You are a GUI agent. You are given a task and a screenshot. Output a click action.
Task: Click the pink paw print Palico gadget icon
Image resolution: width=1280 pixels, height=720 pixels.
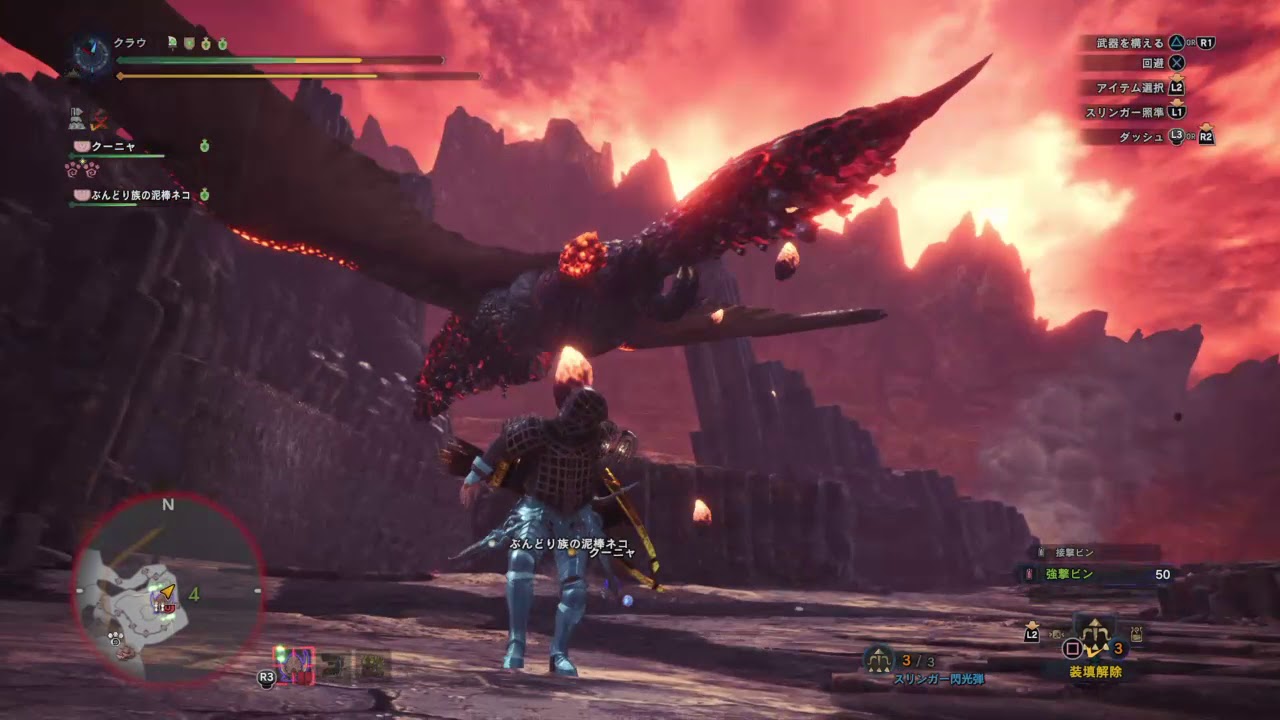pyautogui.click(x=82, y=169)
